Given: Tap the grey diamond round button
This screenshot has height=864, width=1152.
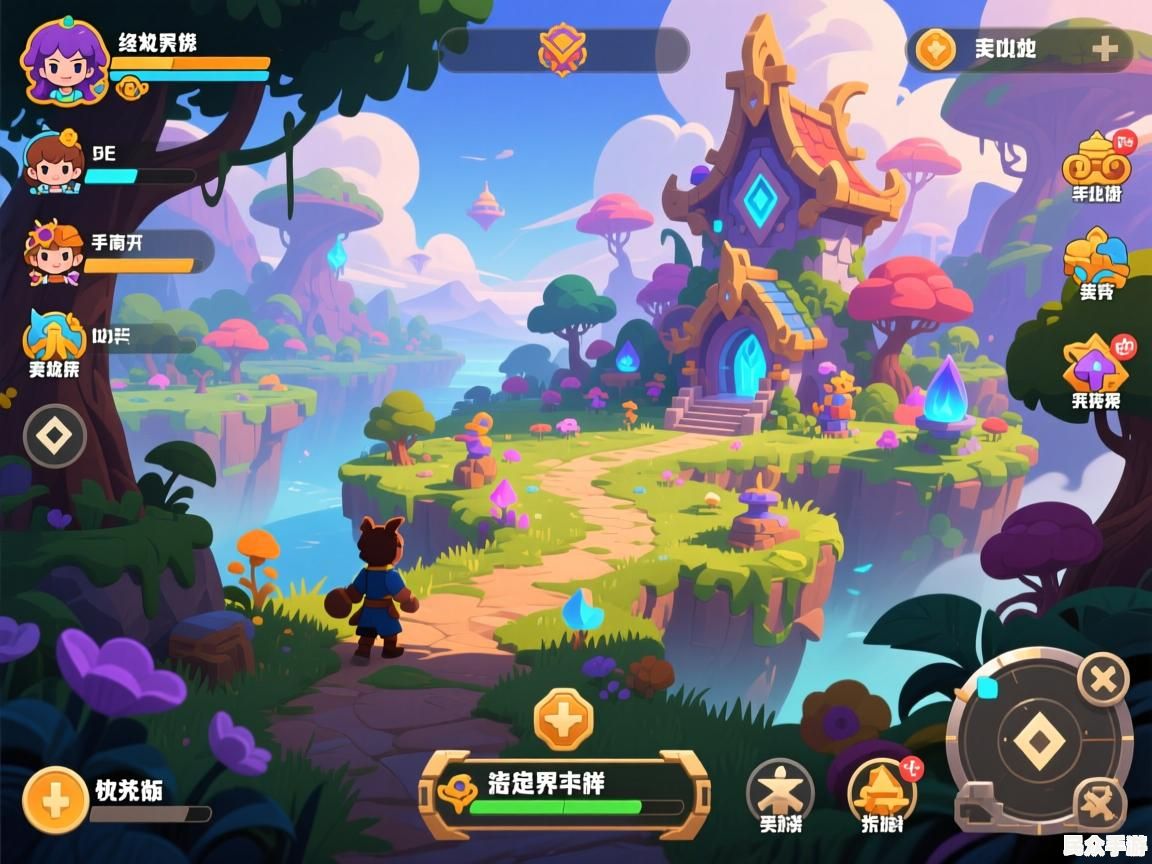Looking at the screenshot, I should click(55, 436).
